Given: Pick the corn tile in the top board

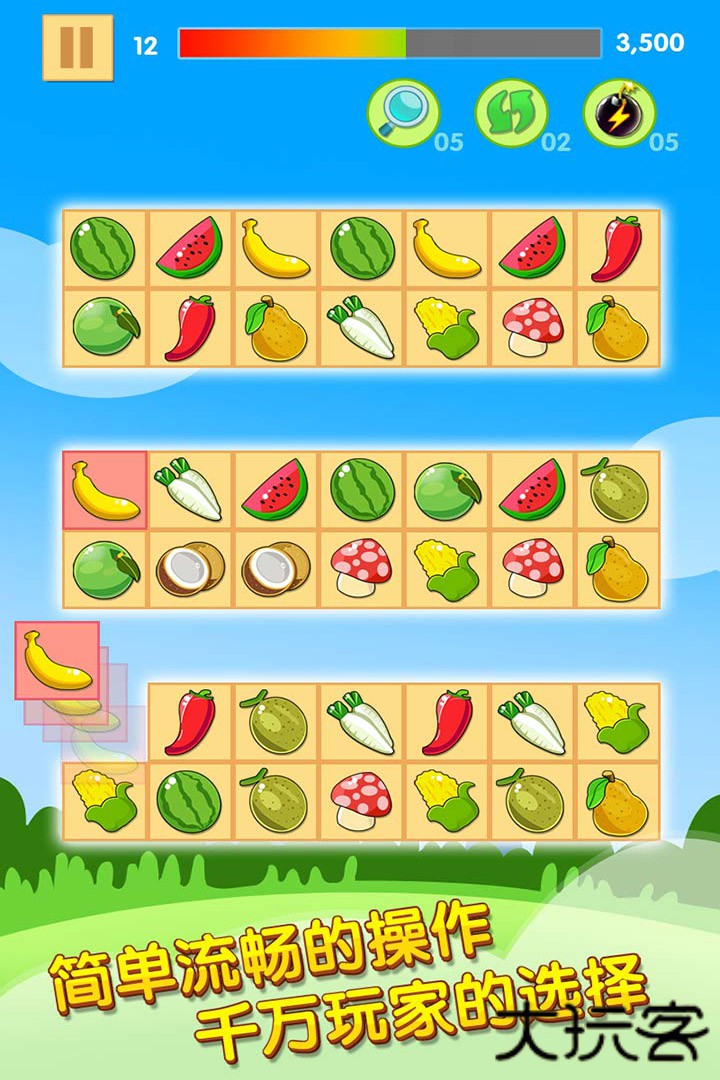Looking at the screenshot, I should tap(447, 327).
